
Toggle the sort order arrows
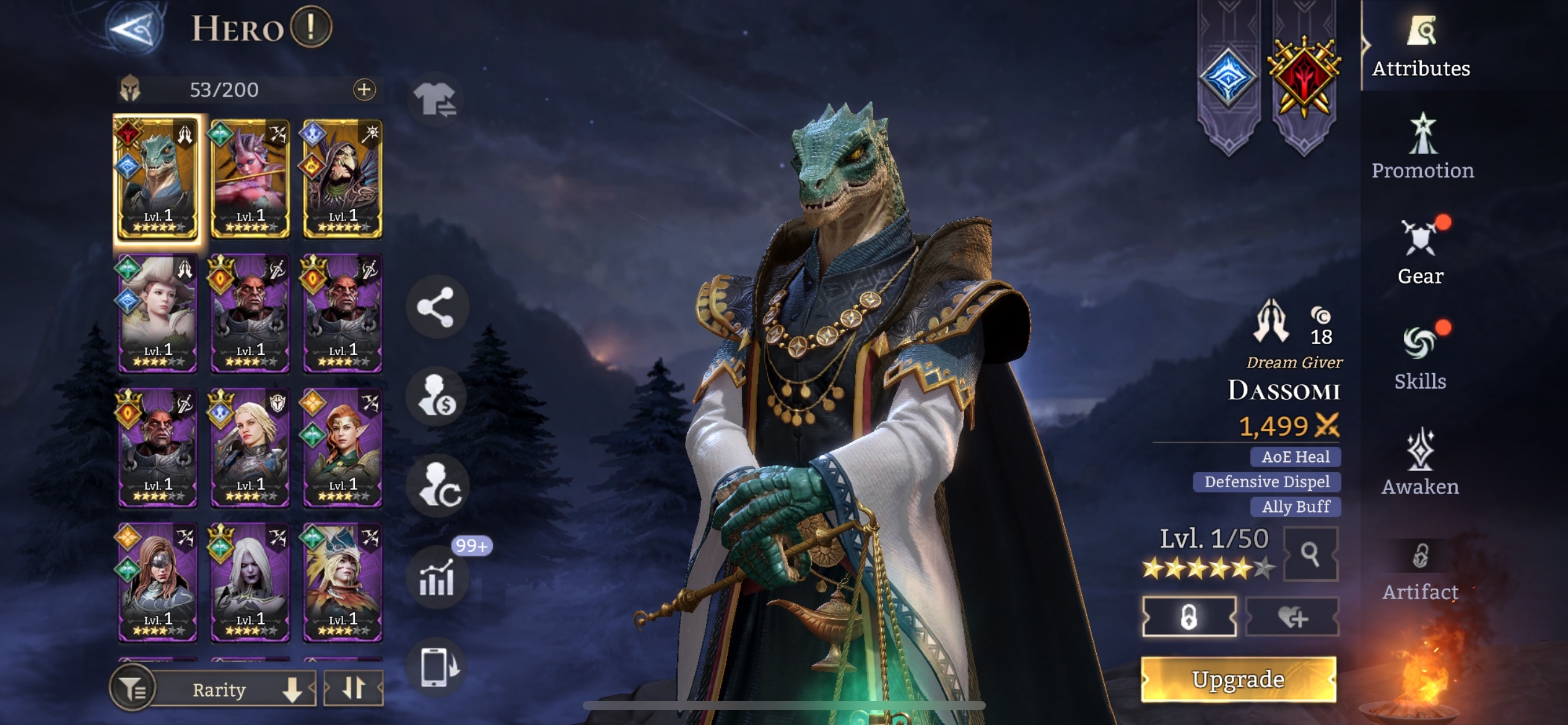click(354, 688)
